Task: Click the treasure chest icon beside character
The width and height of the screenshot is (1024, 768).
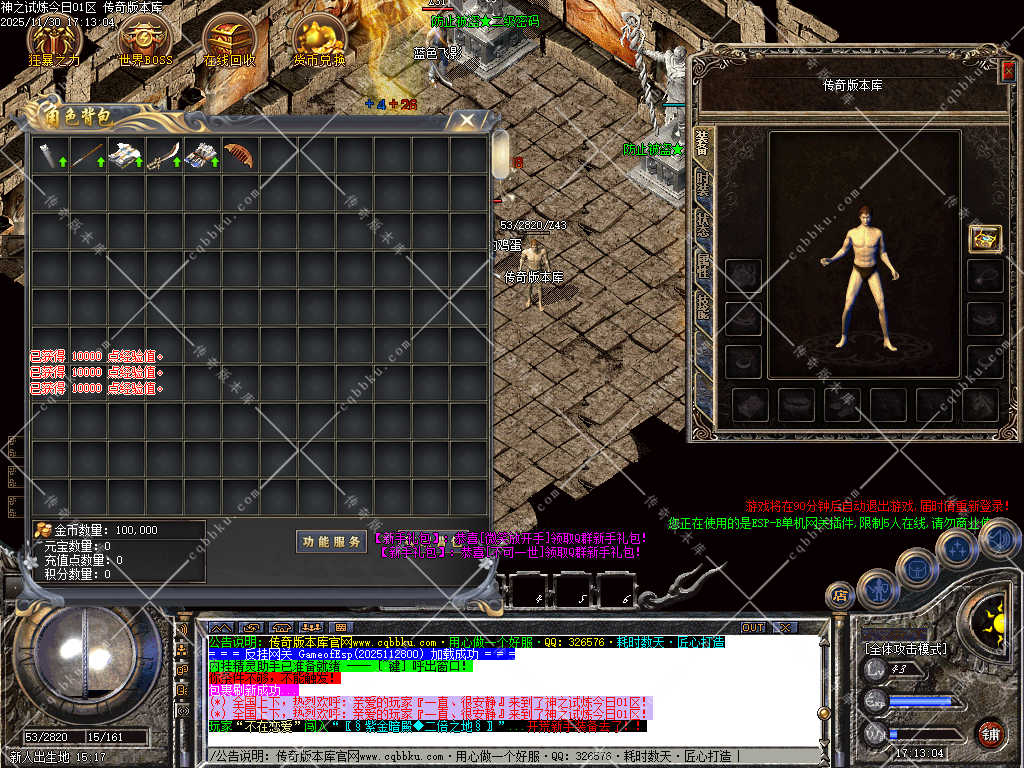Action: [985, 238]
